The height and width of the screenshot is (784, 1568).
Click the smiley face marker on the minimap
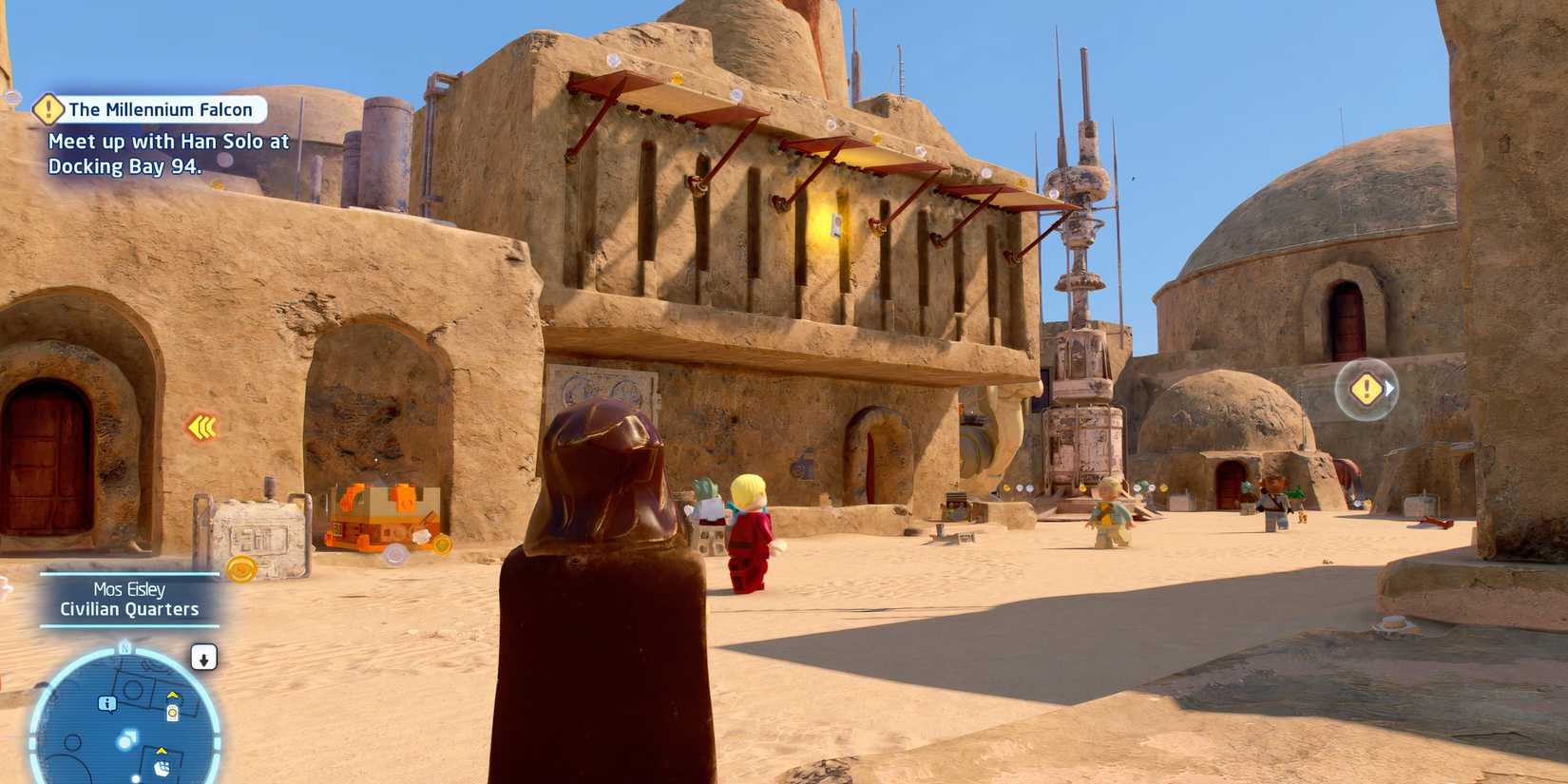pyautogui.click(x=173, y=712)
